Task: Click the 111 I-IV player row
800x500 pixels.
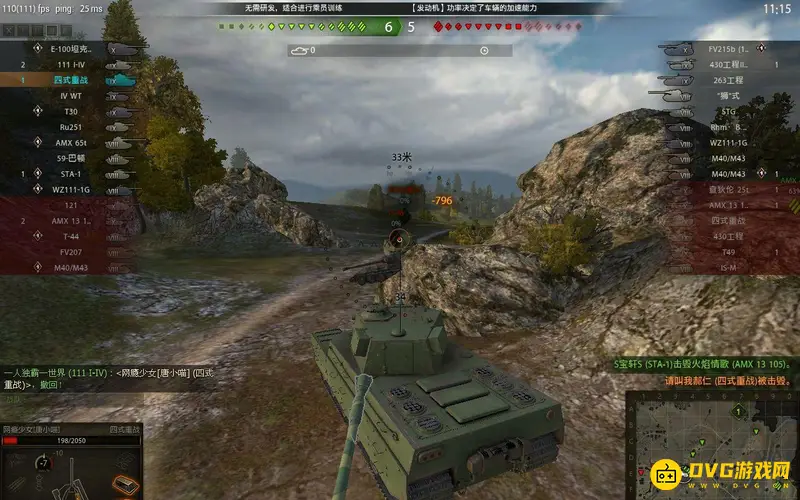Action: click(x=76, y=64)
